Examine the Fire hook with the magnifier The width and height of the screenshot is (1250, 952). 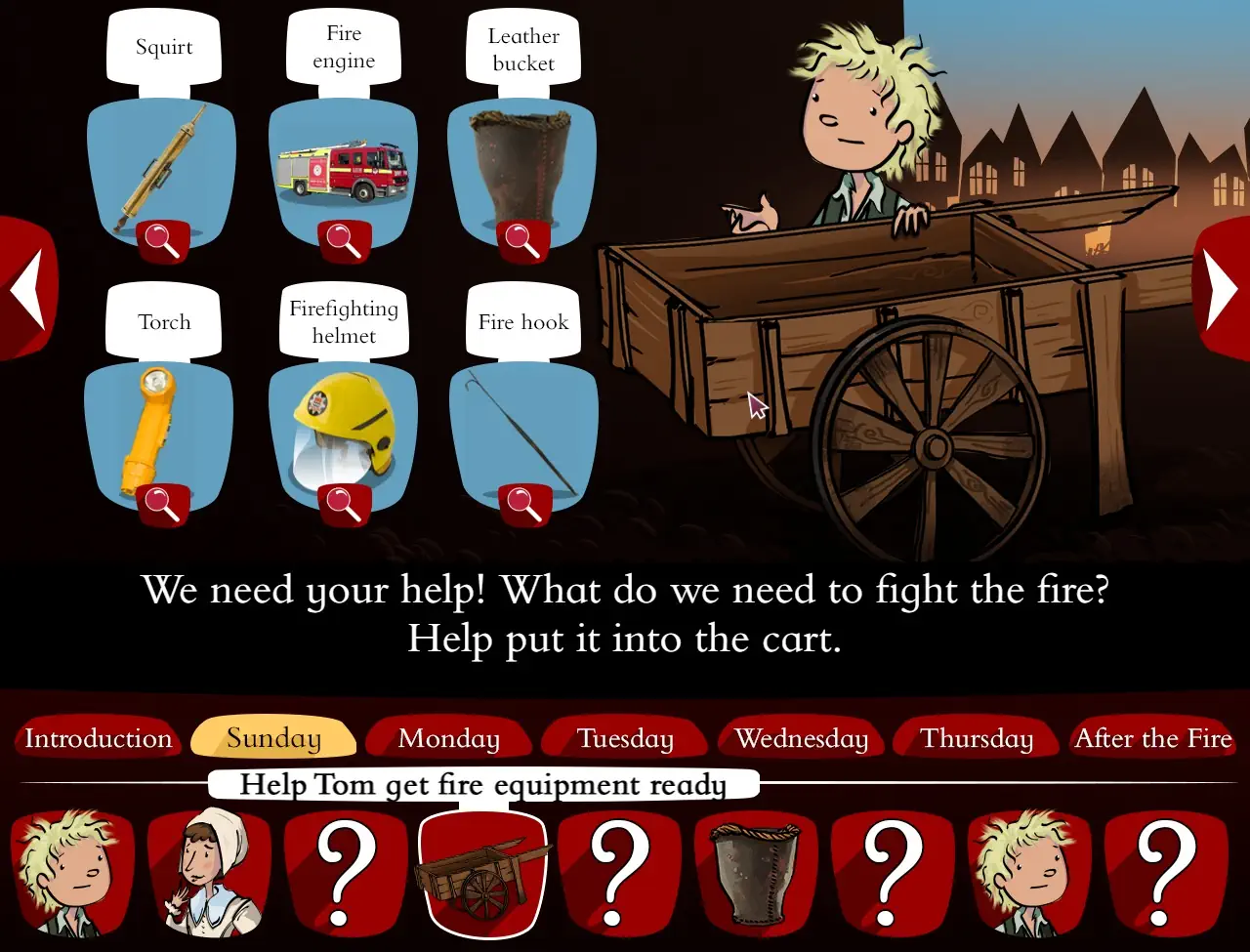523,501
